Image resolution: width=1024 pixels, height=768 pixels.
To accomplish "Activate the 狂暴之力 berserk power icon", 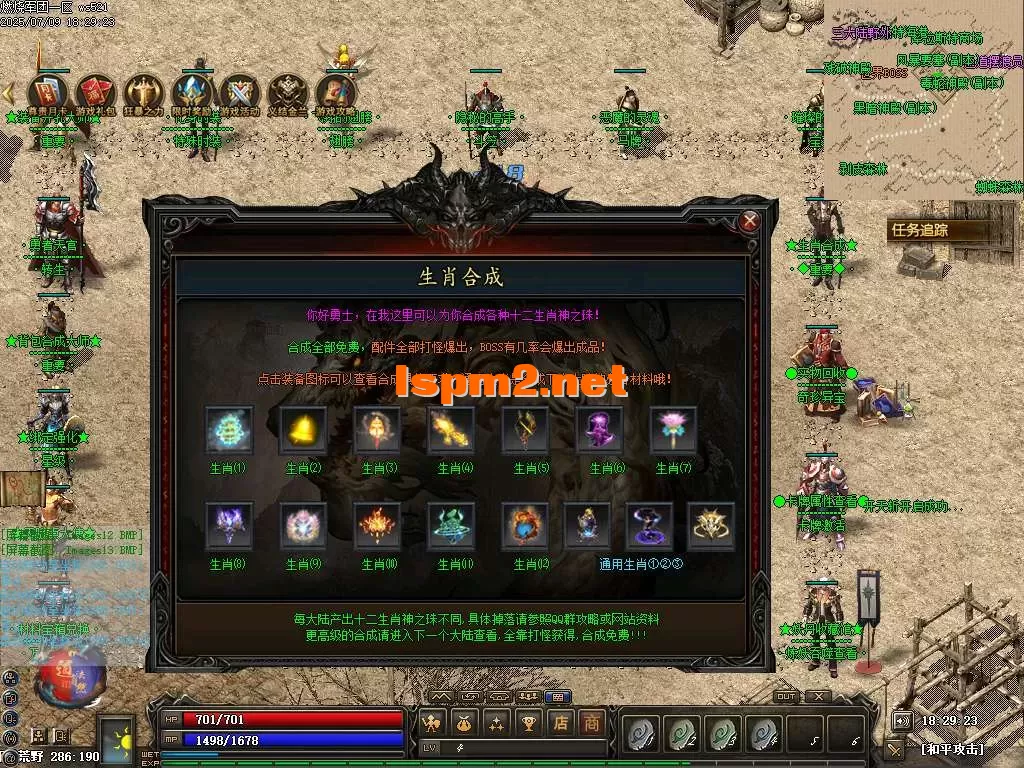I will click(x=143, y=95).
